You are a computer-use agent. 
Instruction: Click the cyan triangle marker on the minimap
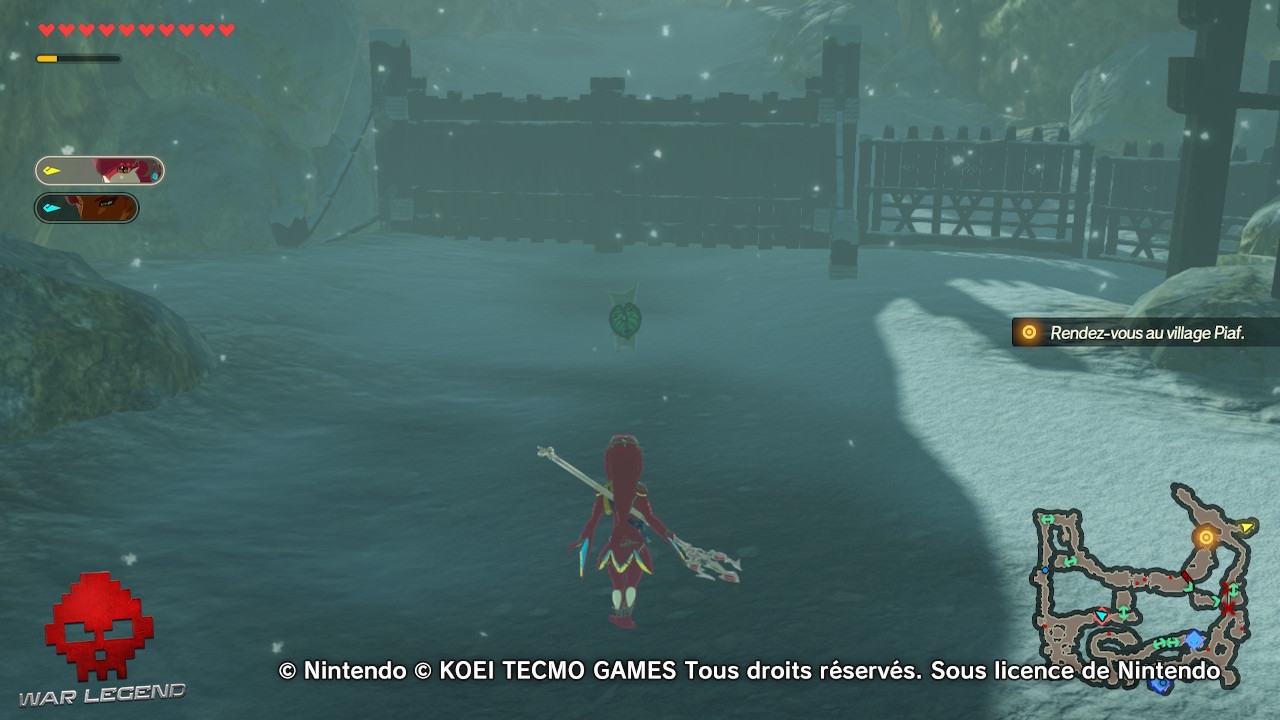[1101, 617]
